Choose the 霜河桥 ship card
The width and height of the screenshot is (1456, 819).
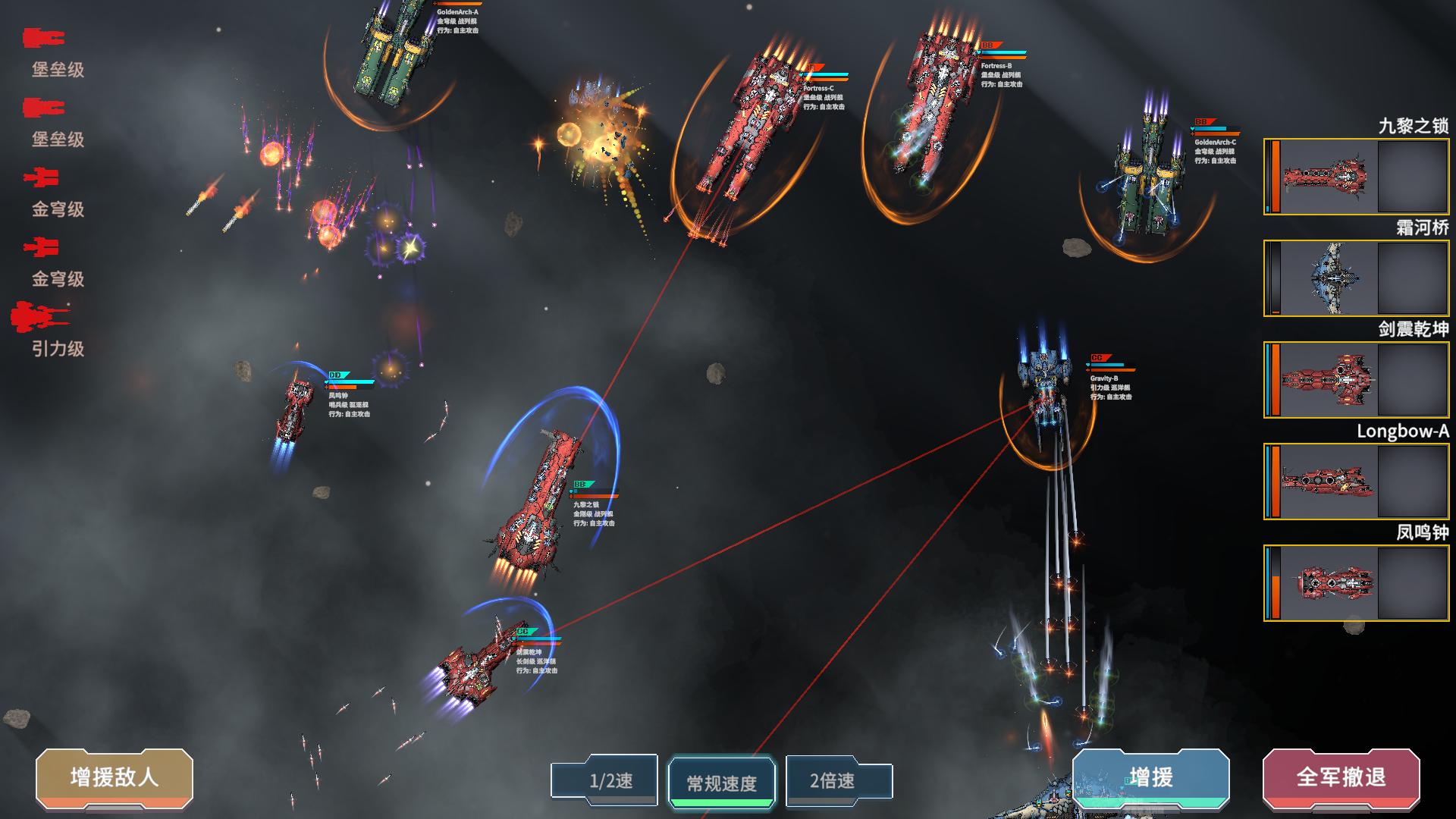pos(1356,278)
